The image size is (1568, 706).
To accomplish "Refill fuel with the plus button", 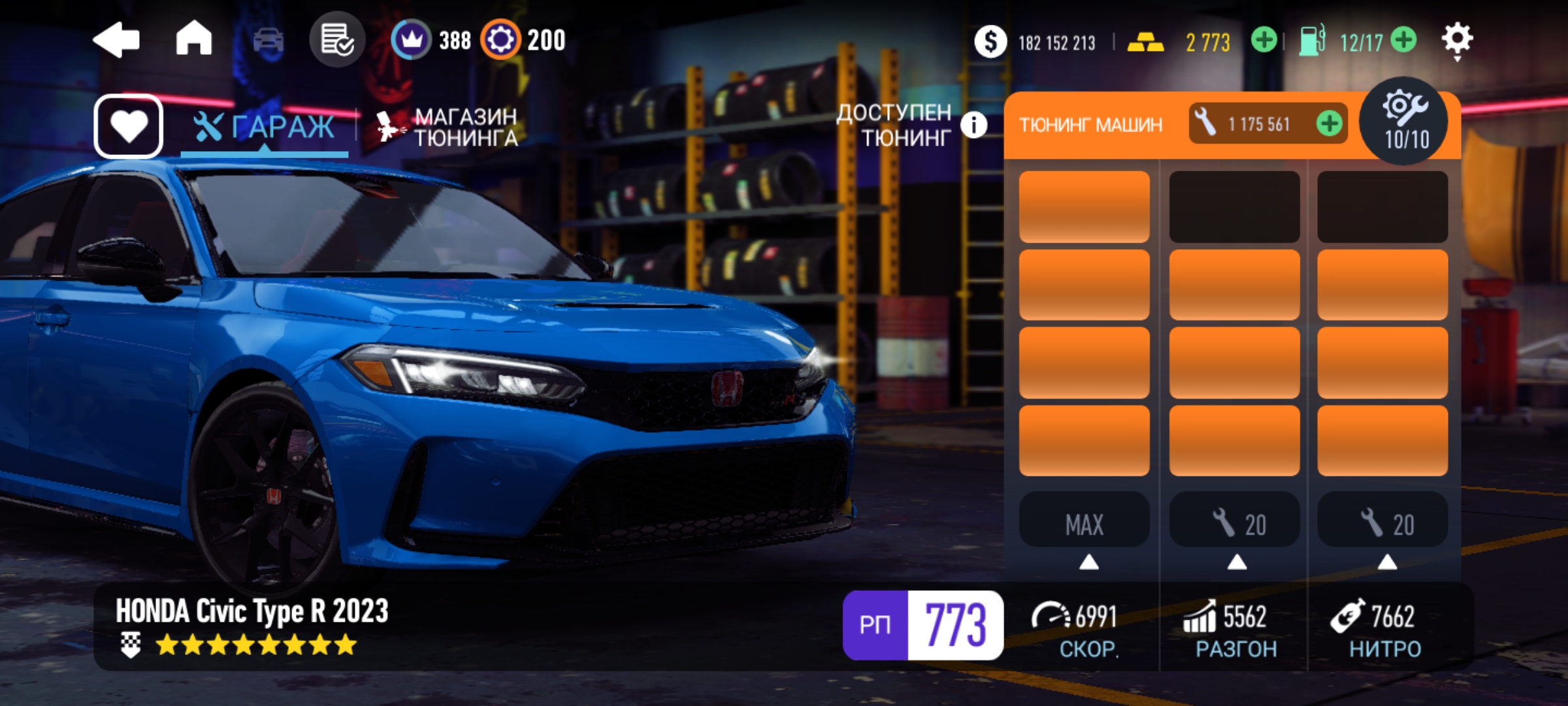I will coord(1403,41).
